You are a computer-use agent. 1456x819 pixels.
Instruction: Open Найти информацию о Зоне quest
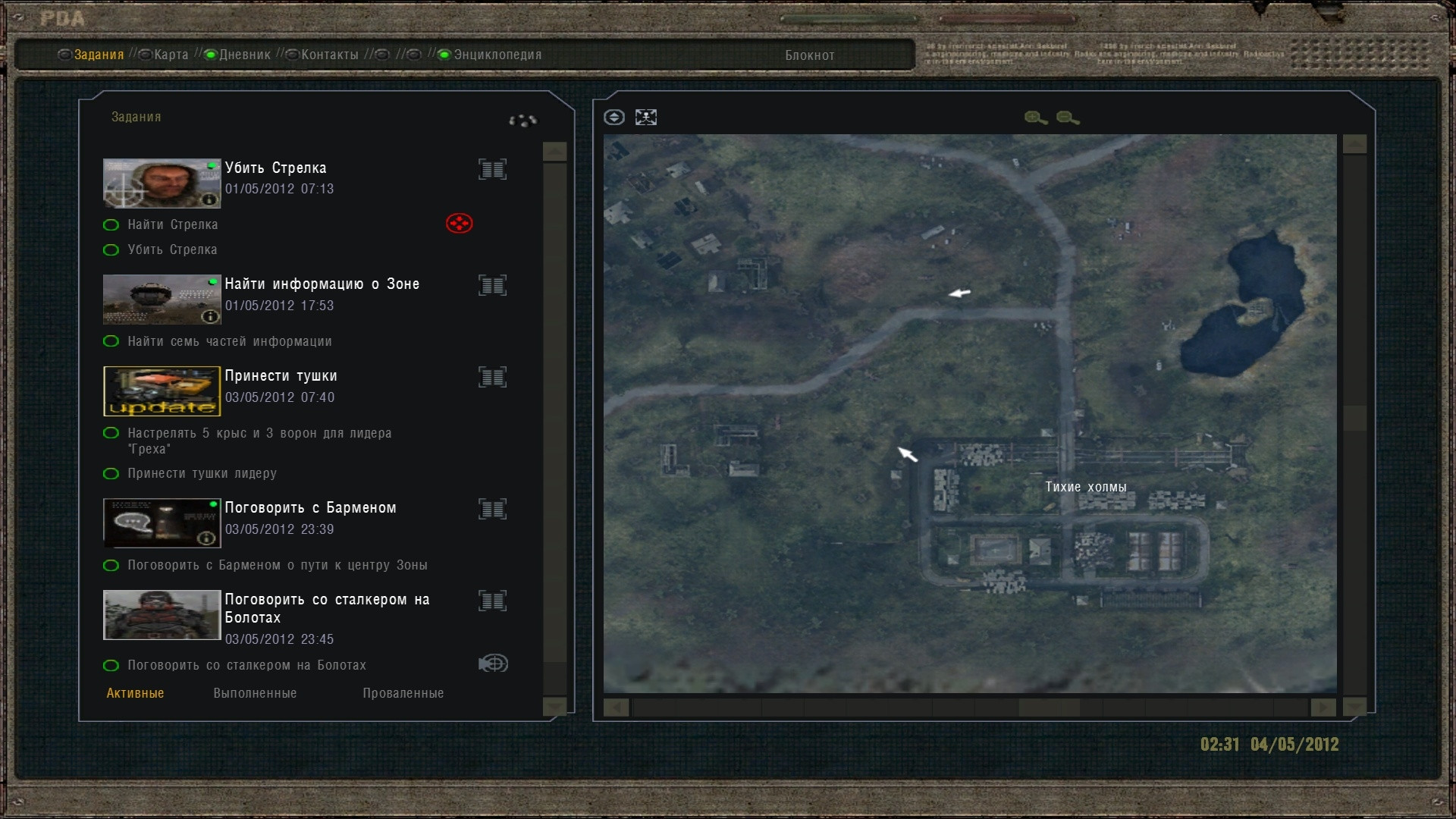(322, 284)
